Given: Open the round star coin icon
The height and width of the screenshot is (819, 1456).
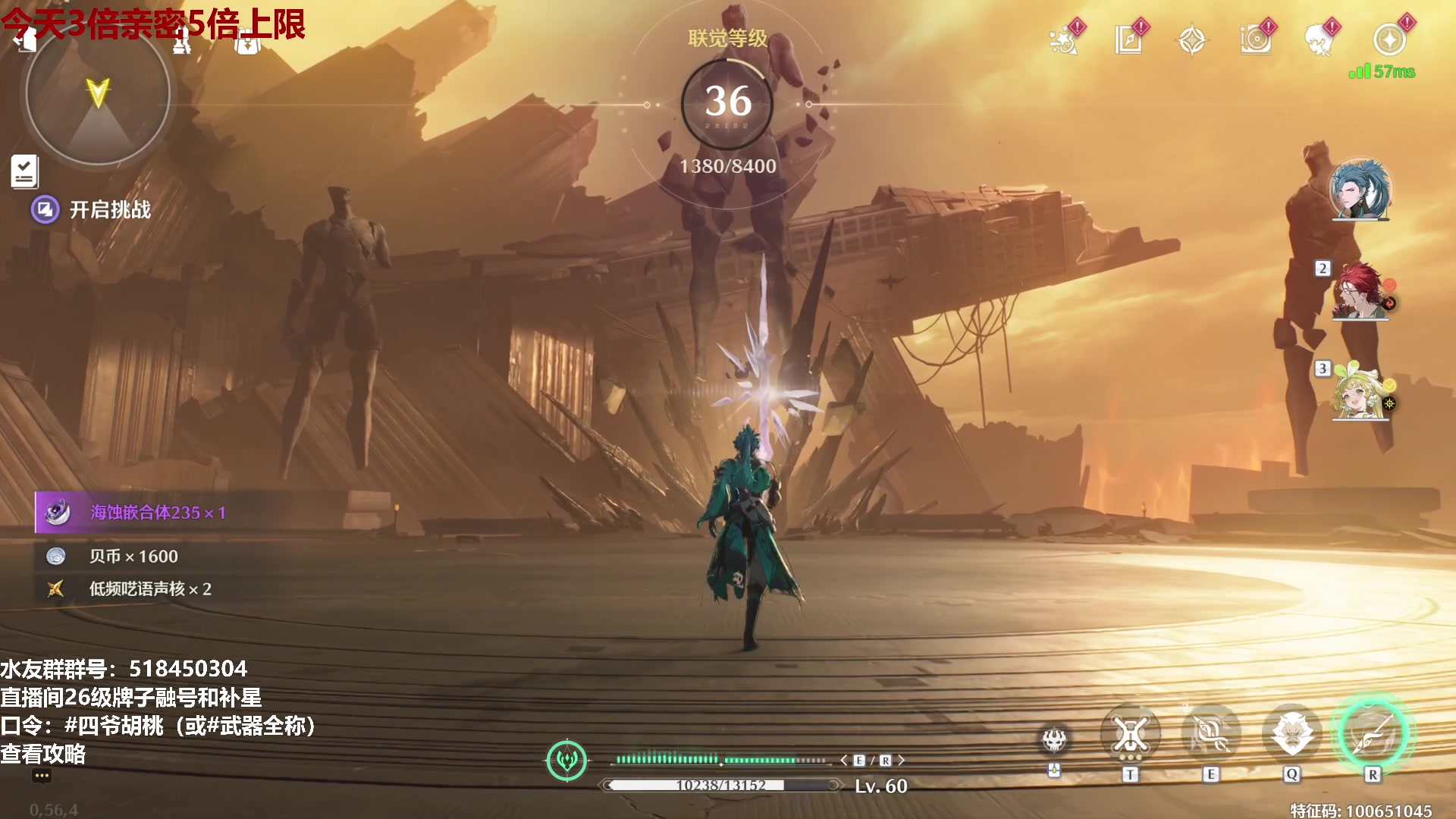Looking at the screenshot, I should click(1389, 40).
